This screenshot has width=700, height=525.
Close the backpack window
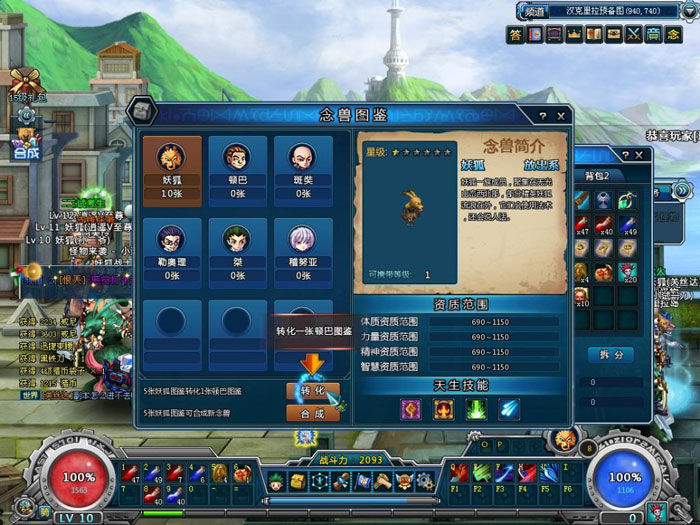[640, 155]
